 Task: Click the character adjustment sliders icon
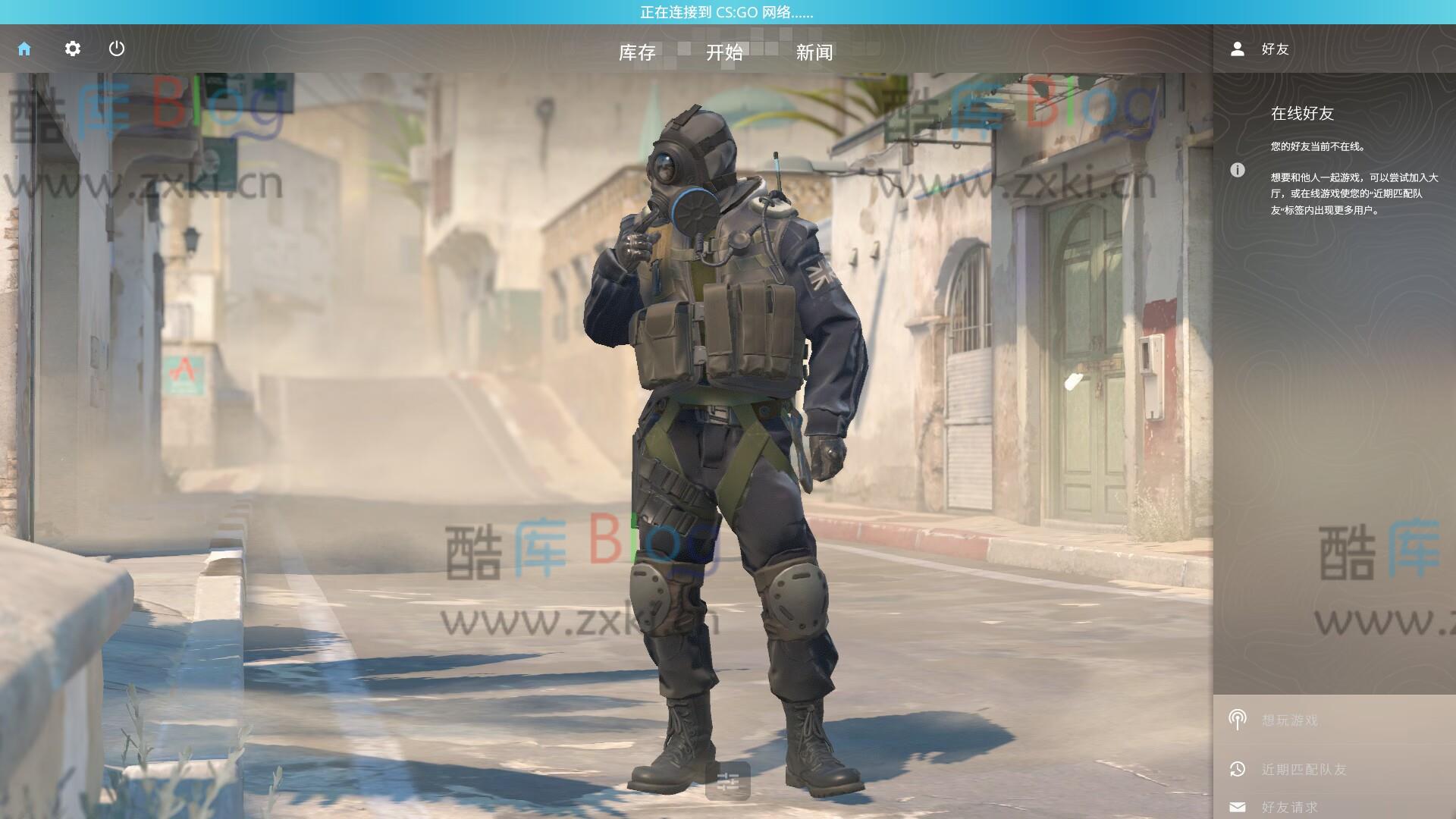tap(728, 778)
